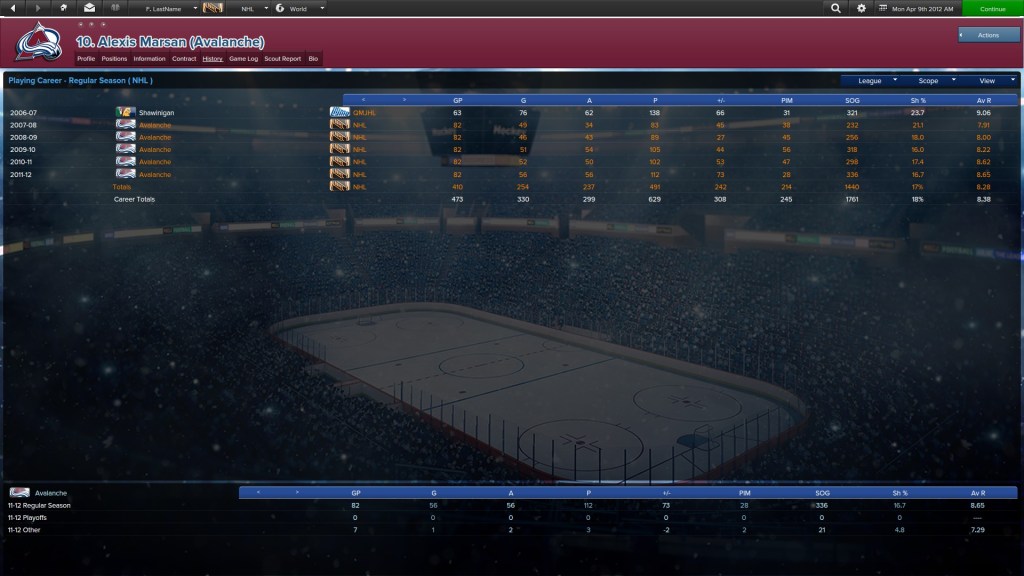
Task: Open the Scout Report tab
Action: pyautogui.click(x=282, y=59)
